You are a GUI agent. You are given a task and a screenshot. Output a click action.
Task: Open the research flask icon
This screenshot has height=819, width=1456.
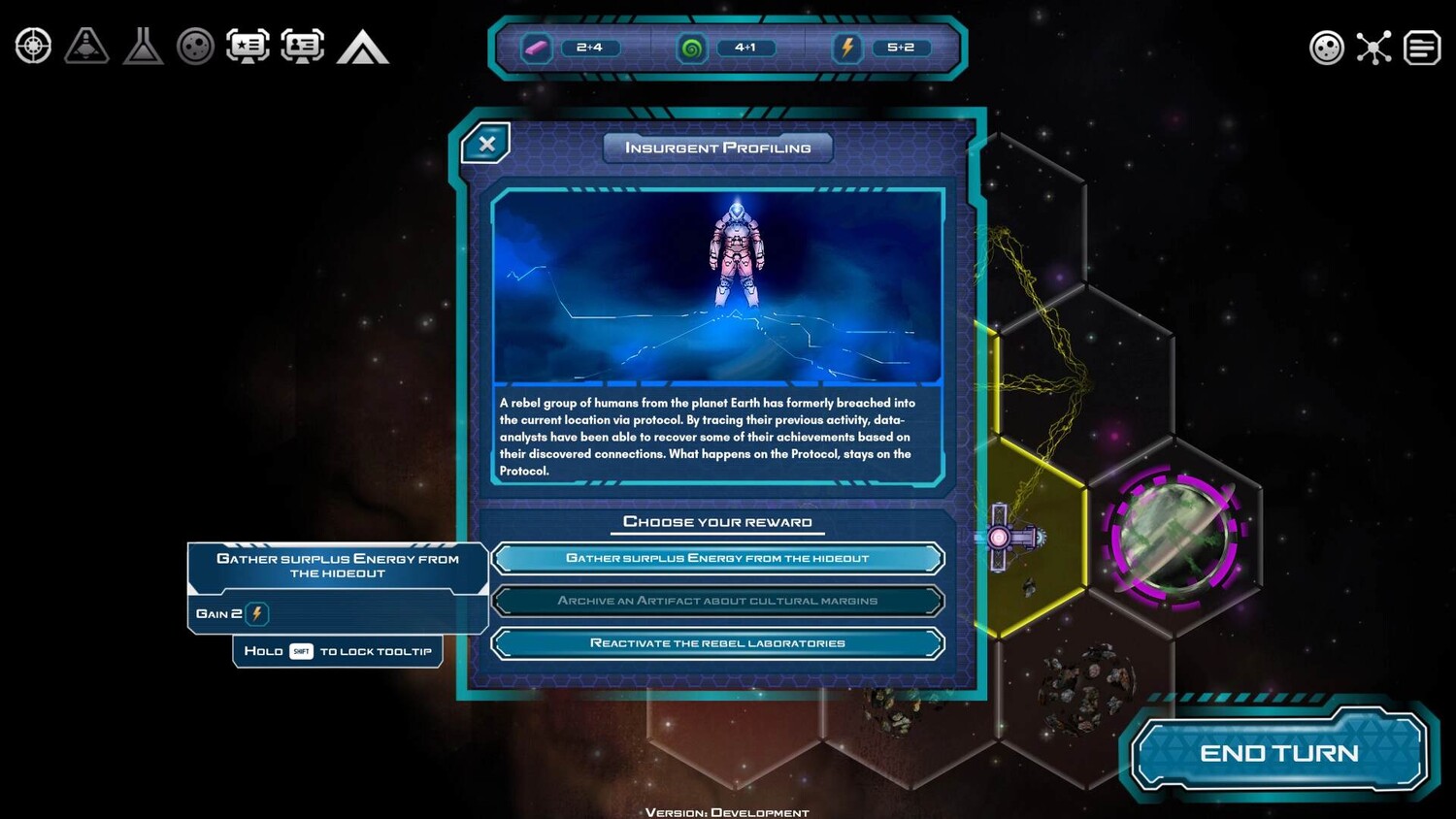pyautogui.click(x=143, y=47)
